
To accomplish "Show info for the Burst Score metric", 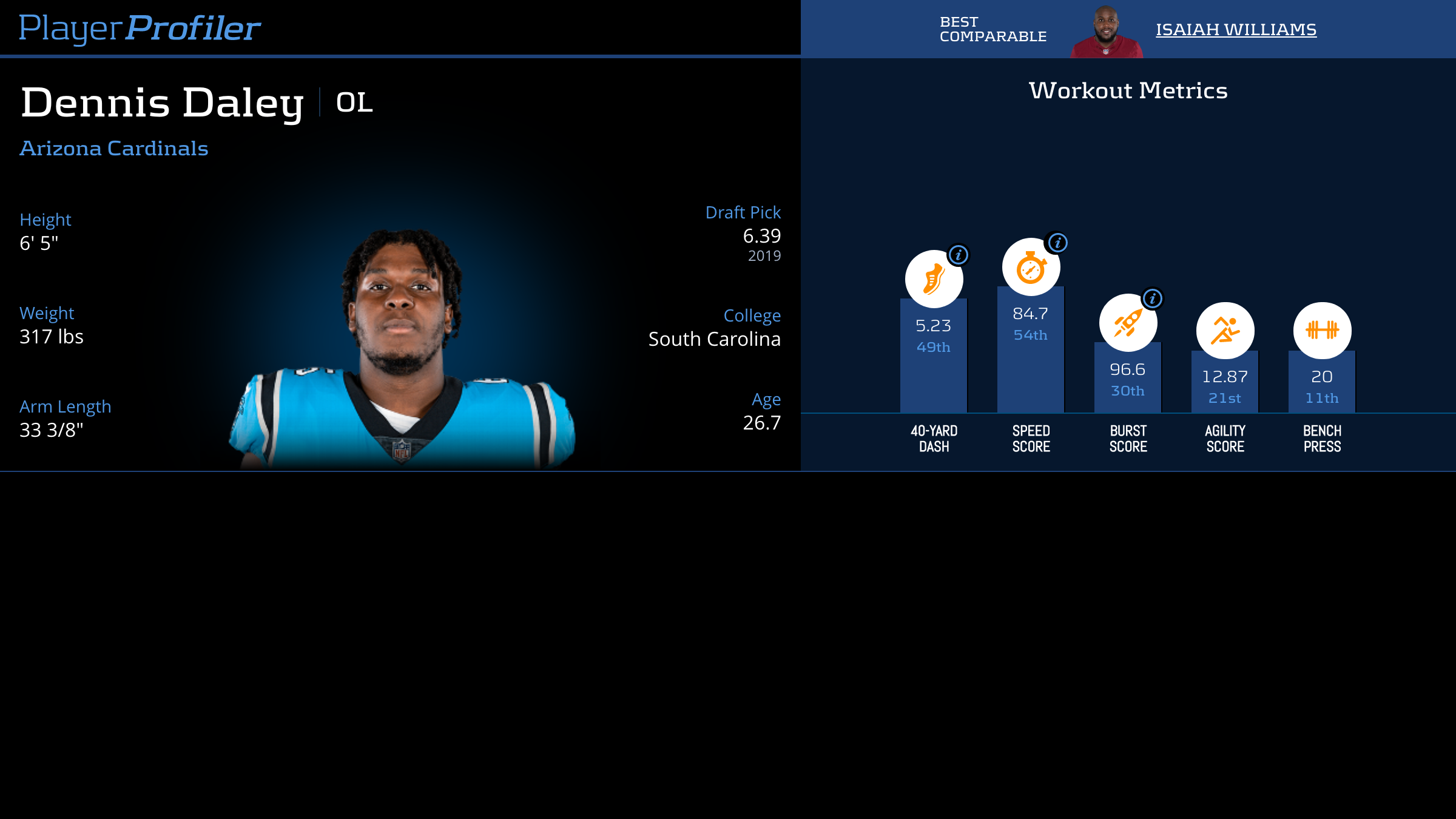I will point(1152,298).
